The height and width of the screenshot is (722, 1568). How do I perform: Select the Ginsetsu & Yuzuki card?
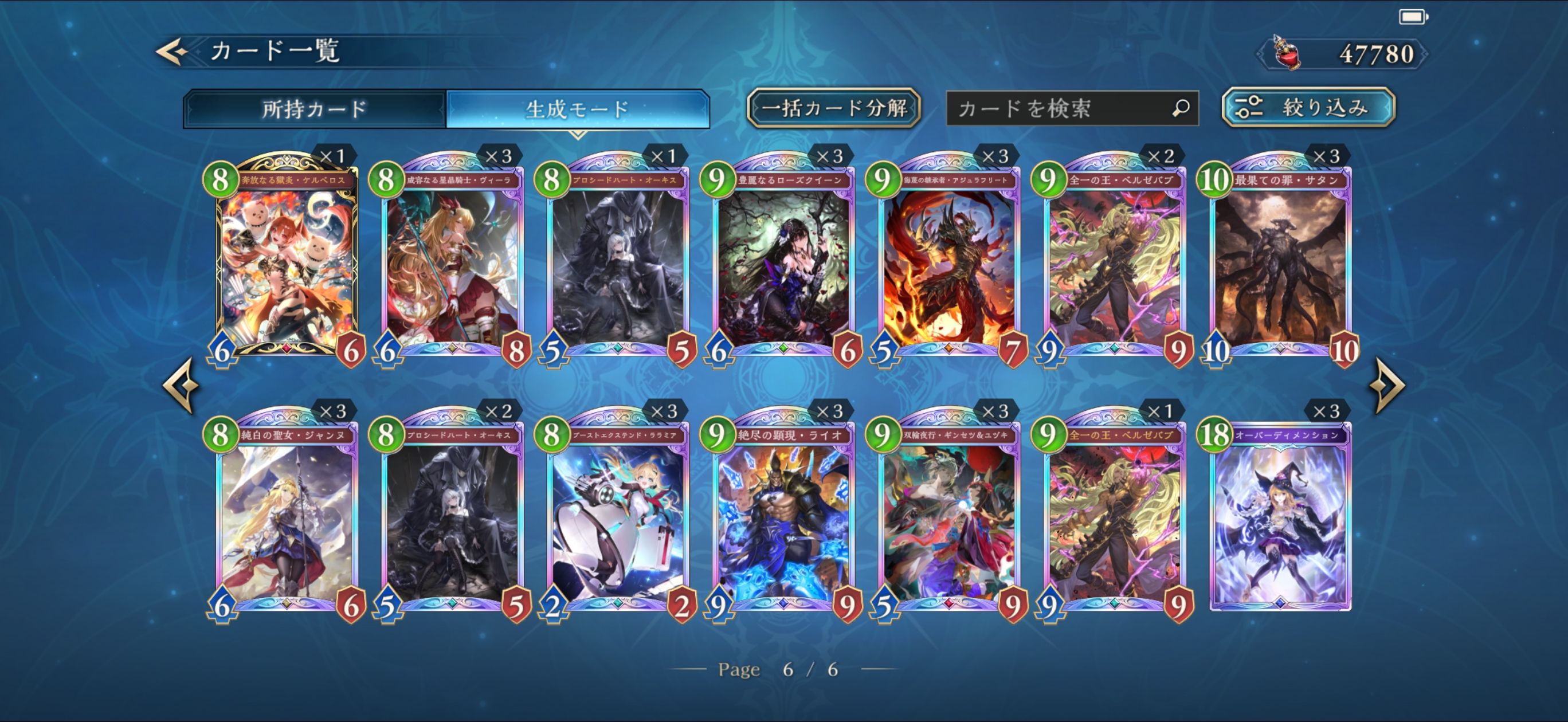click(948, 517)
